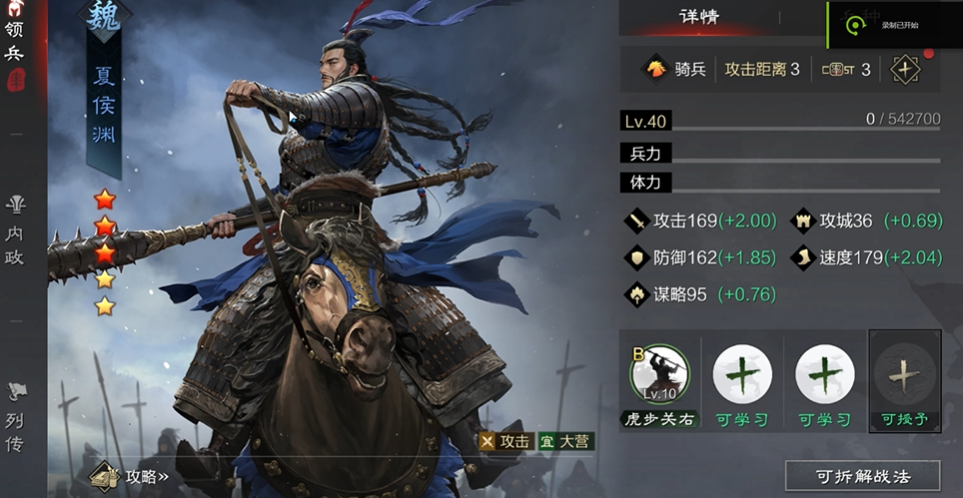Image resolution: width=963 pixels, height=498 pixels.
Task: Click the recording started overlay notification
Action: [x=893, y=25]
